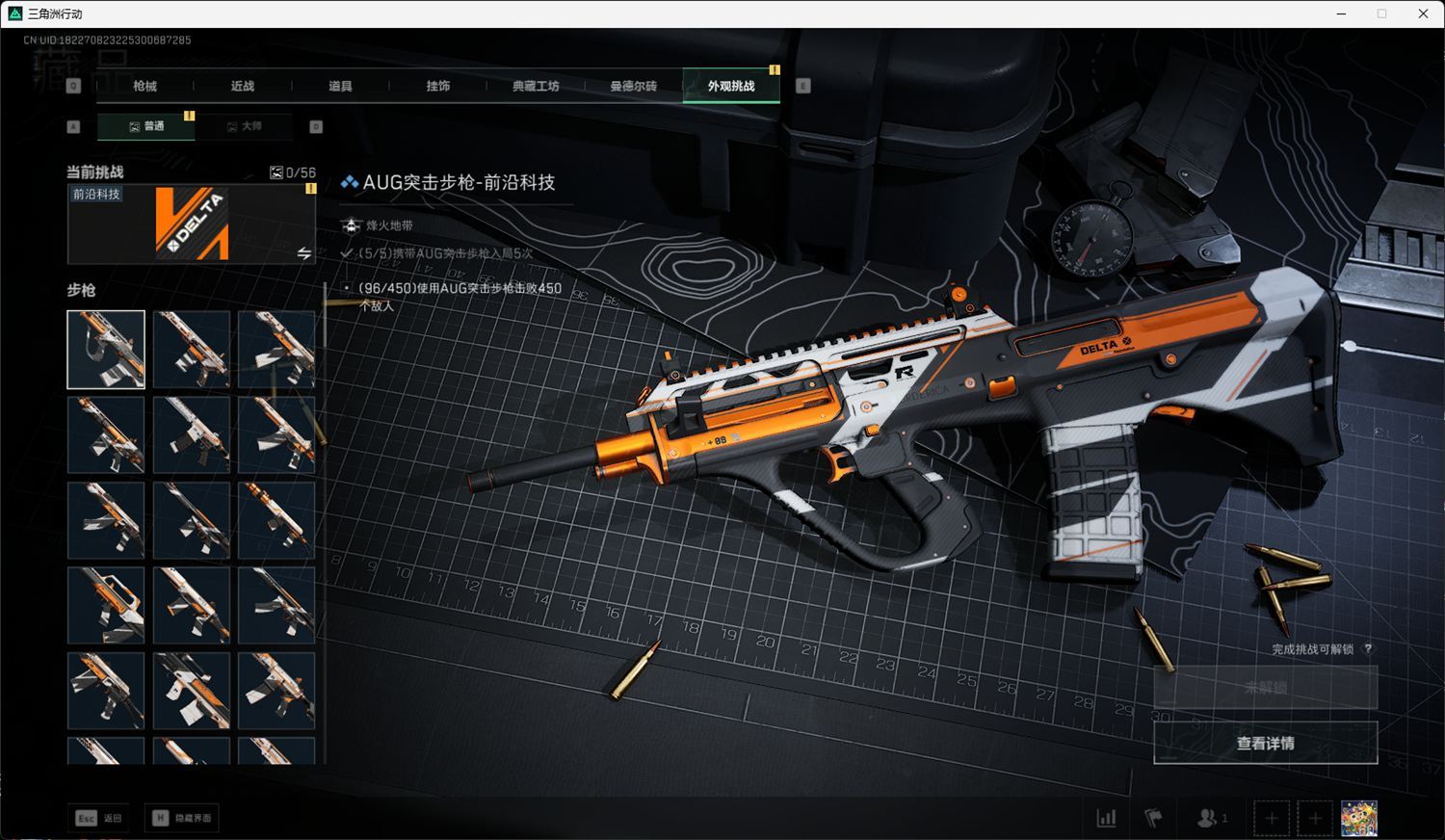
Task: Click the 未解锁 locked button
Action: [1265, 688]
